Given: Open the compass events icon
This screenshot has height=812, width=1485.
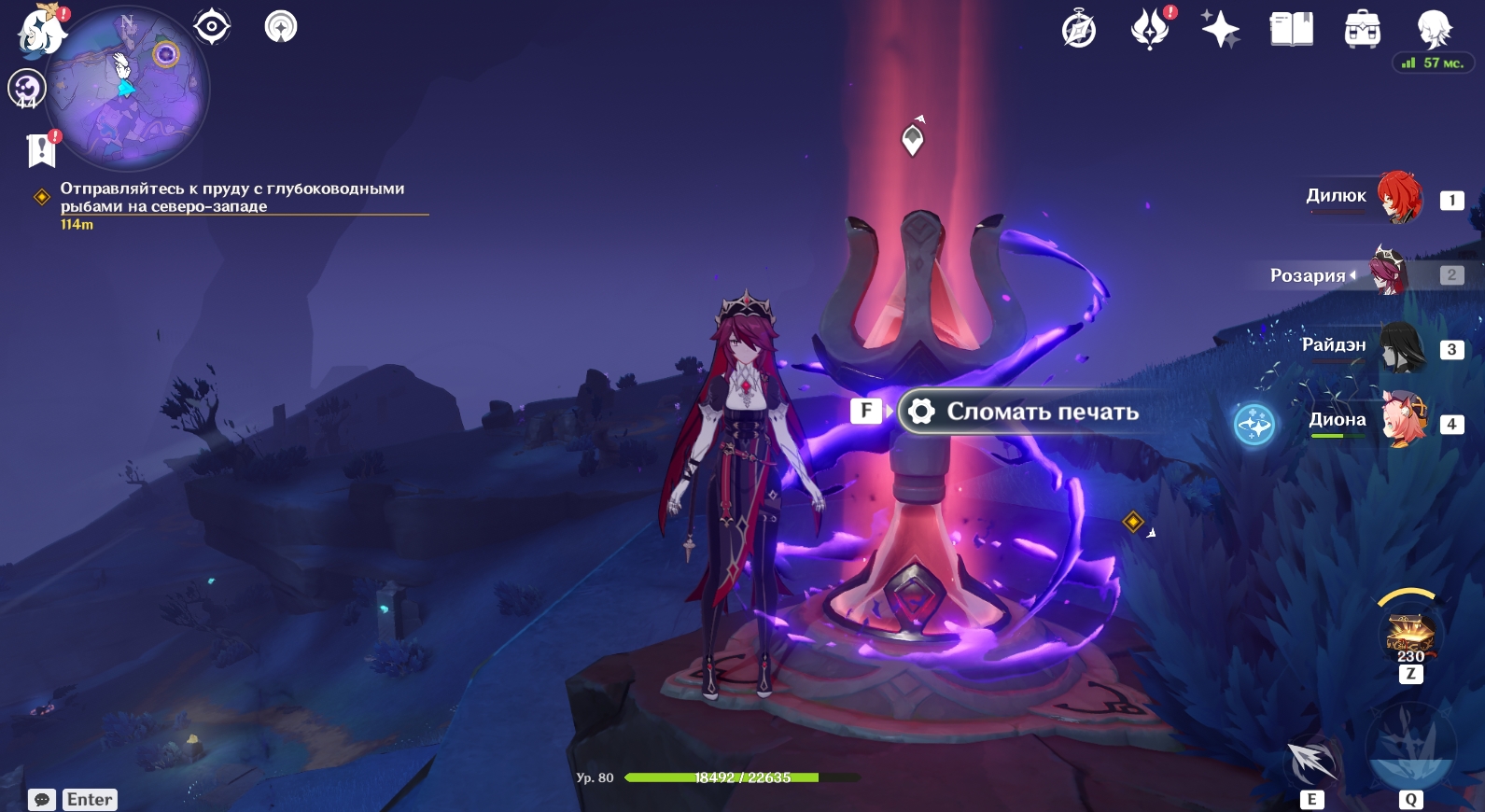Looking at the screenshot, I should tap(1079, 30).
